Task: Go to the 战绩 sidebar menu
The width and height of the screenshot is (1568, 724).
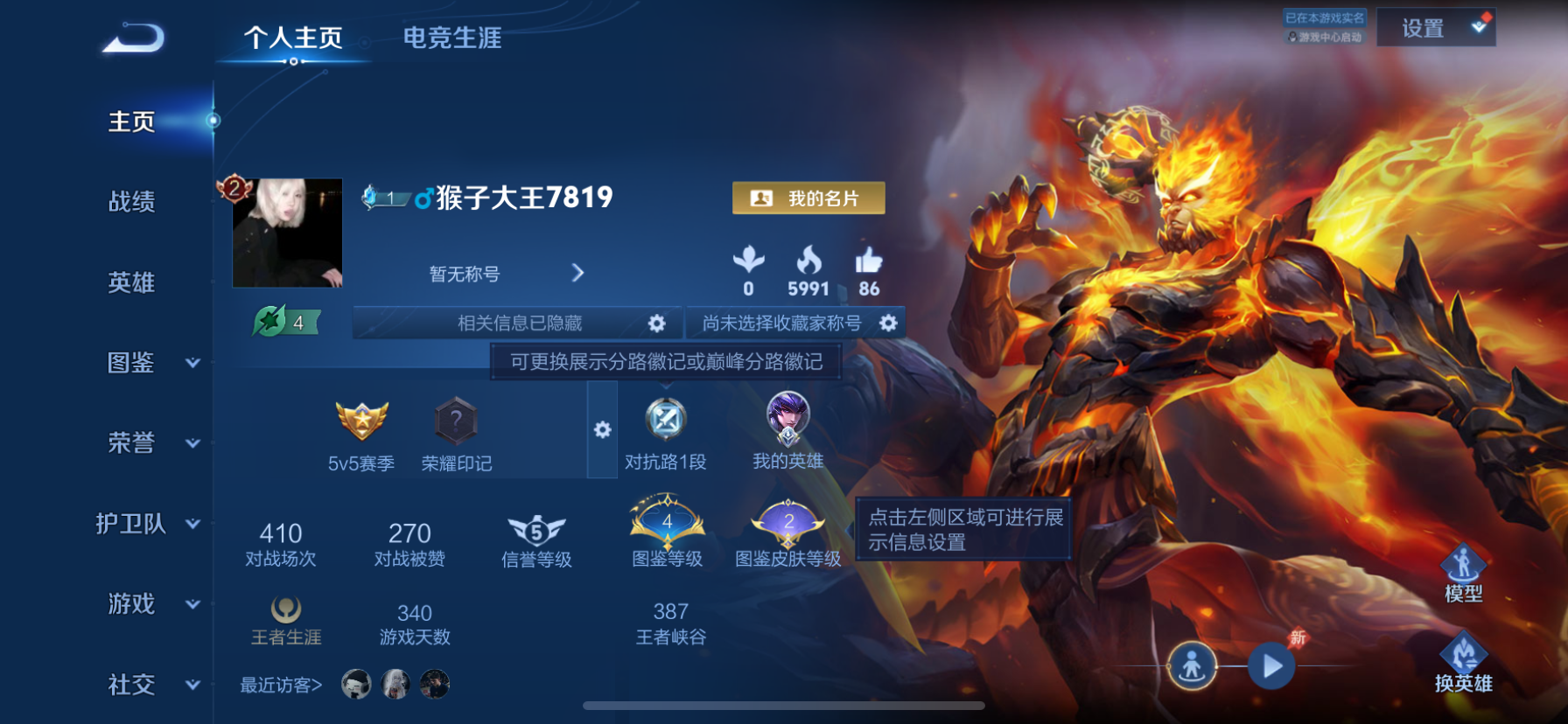Action: coord(131,203)
